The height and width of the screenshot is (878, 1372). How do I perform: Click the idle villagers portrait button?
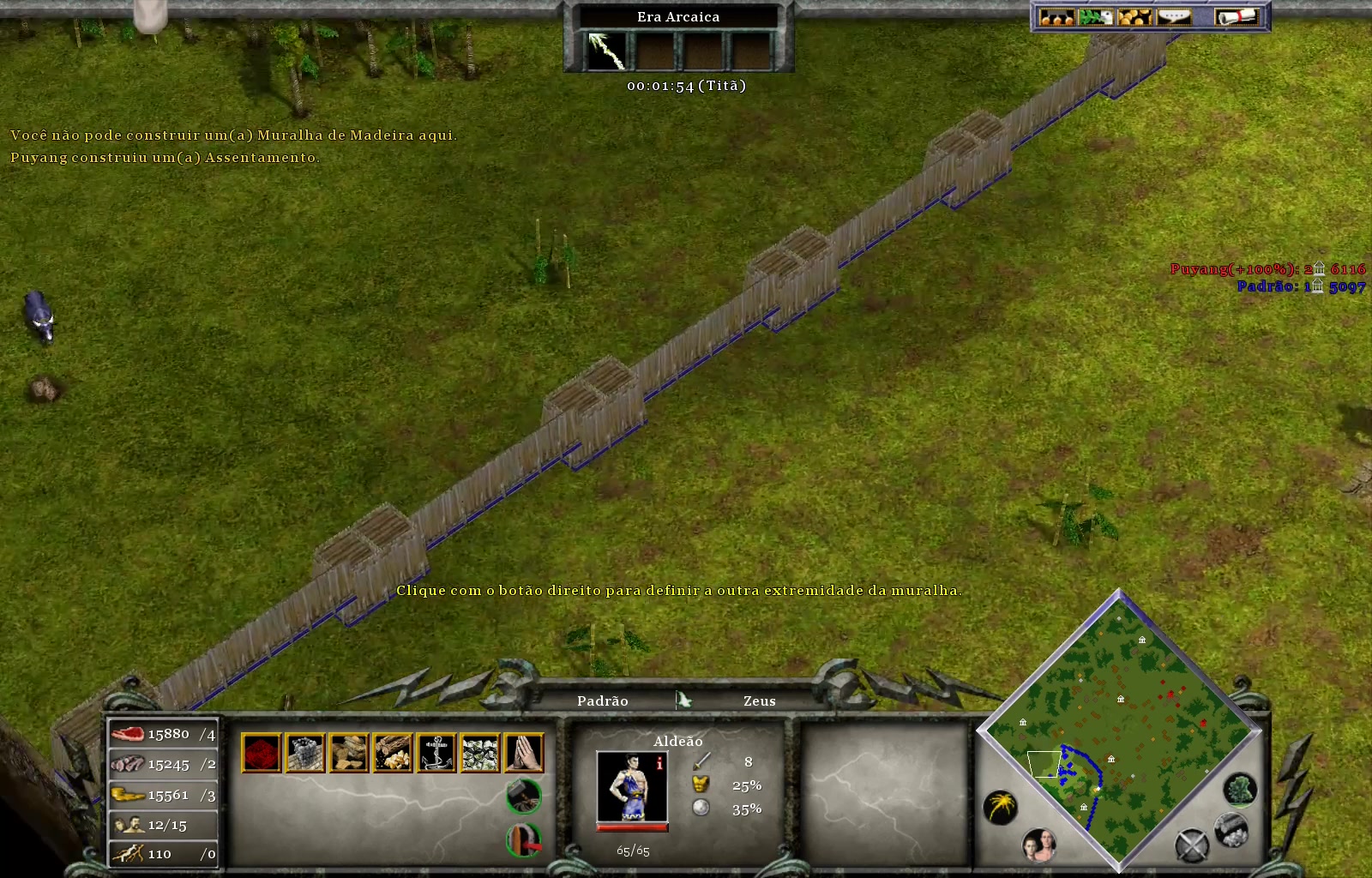(1039, 845)
